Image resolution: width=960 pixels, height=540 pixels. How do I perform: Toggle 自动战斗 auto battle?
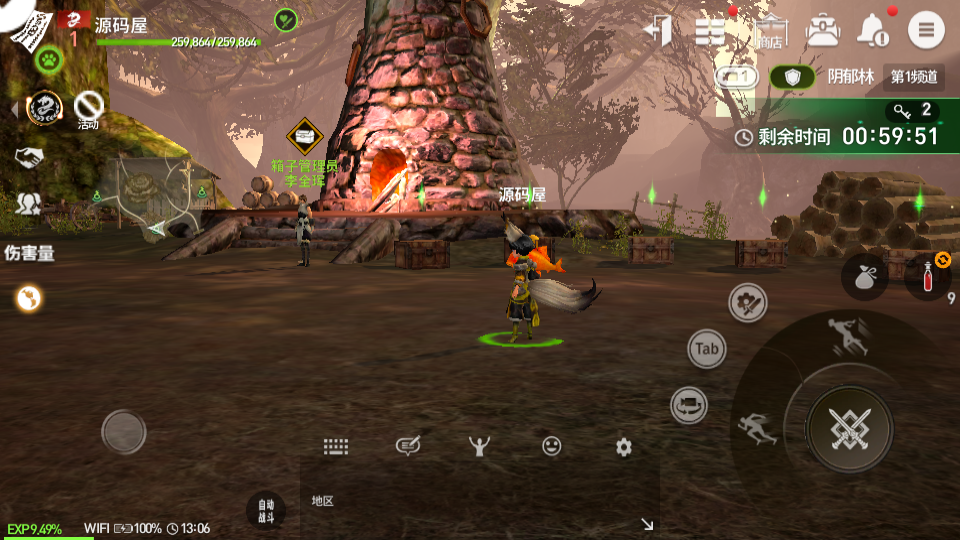(265, 510)
